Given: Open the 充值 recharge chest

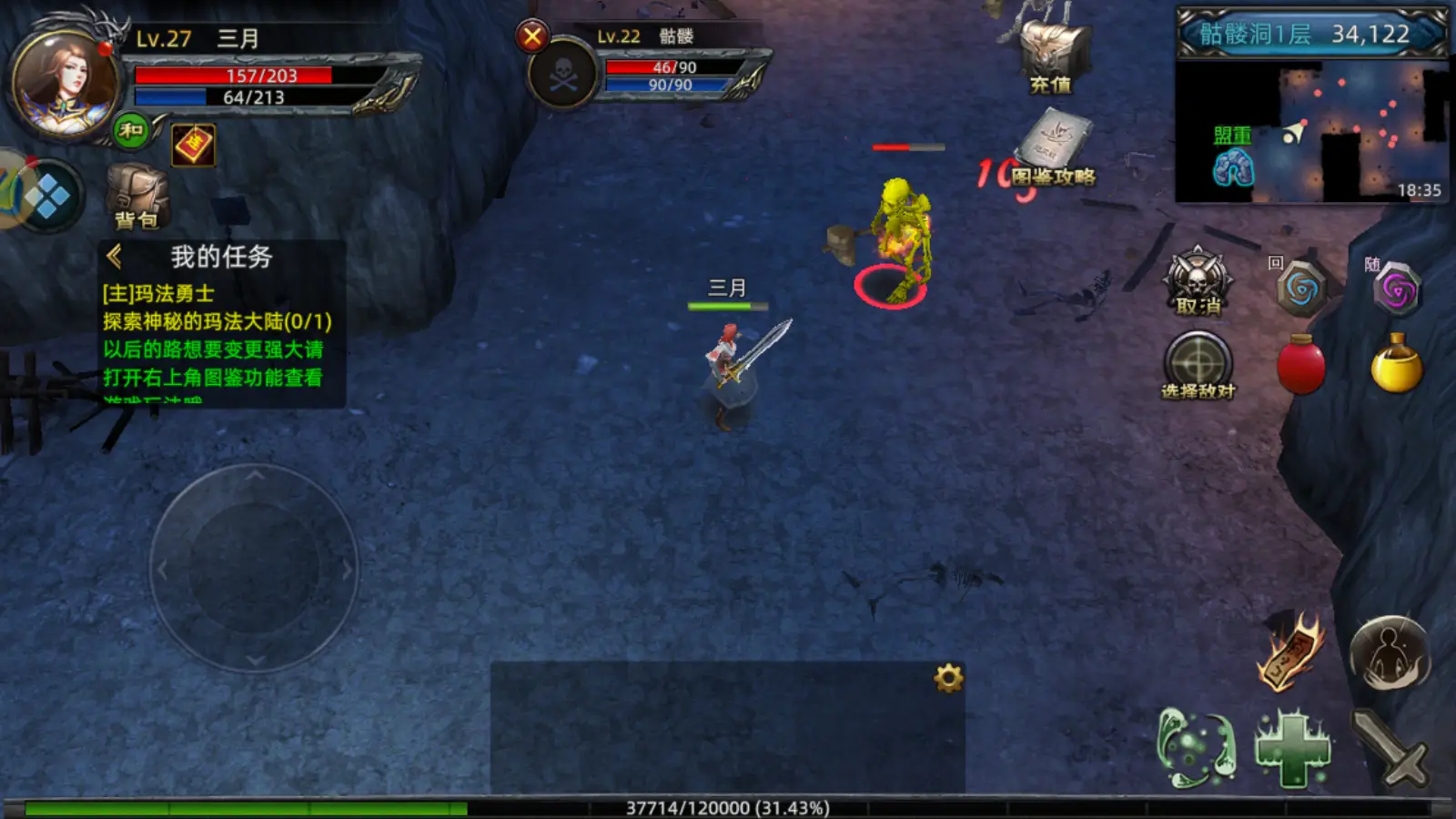Looking at the screenshot, I should click(1053, 56).
